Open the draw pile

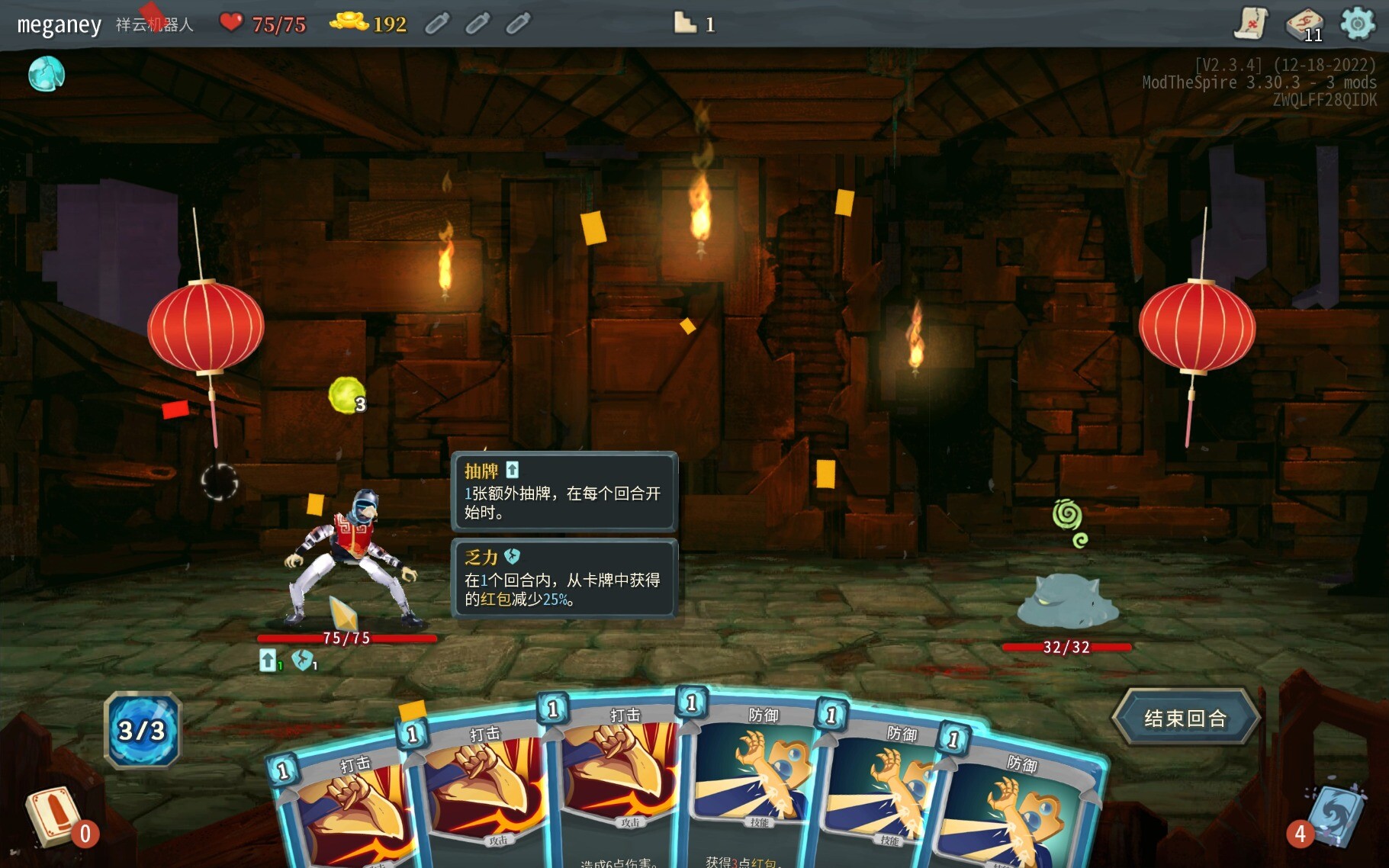(x=55, y=818)
